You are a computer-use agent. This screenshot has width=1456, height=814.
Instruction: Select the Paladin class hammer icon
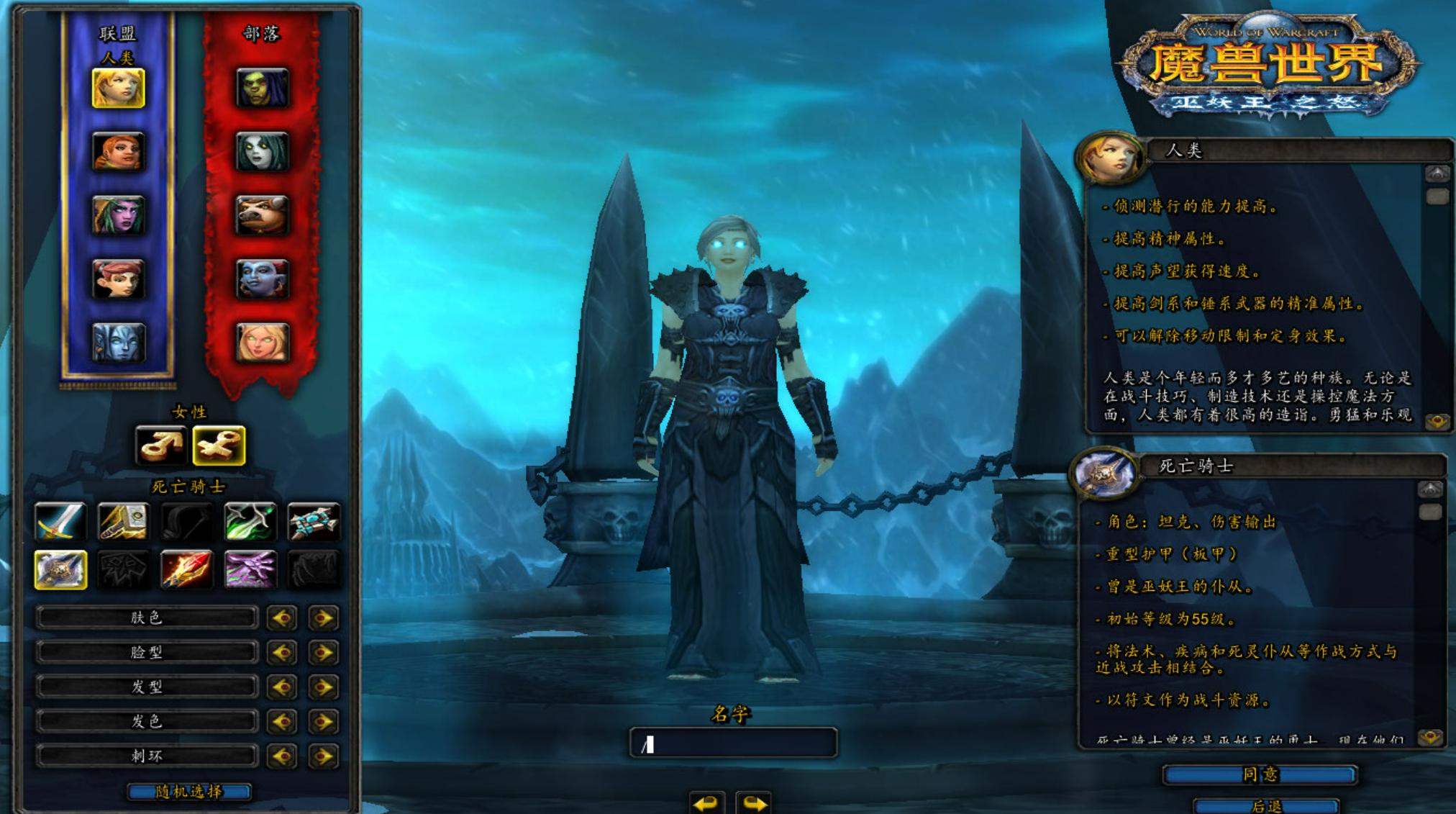[123, 521]
